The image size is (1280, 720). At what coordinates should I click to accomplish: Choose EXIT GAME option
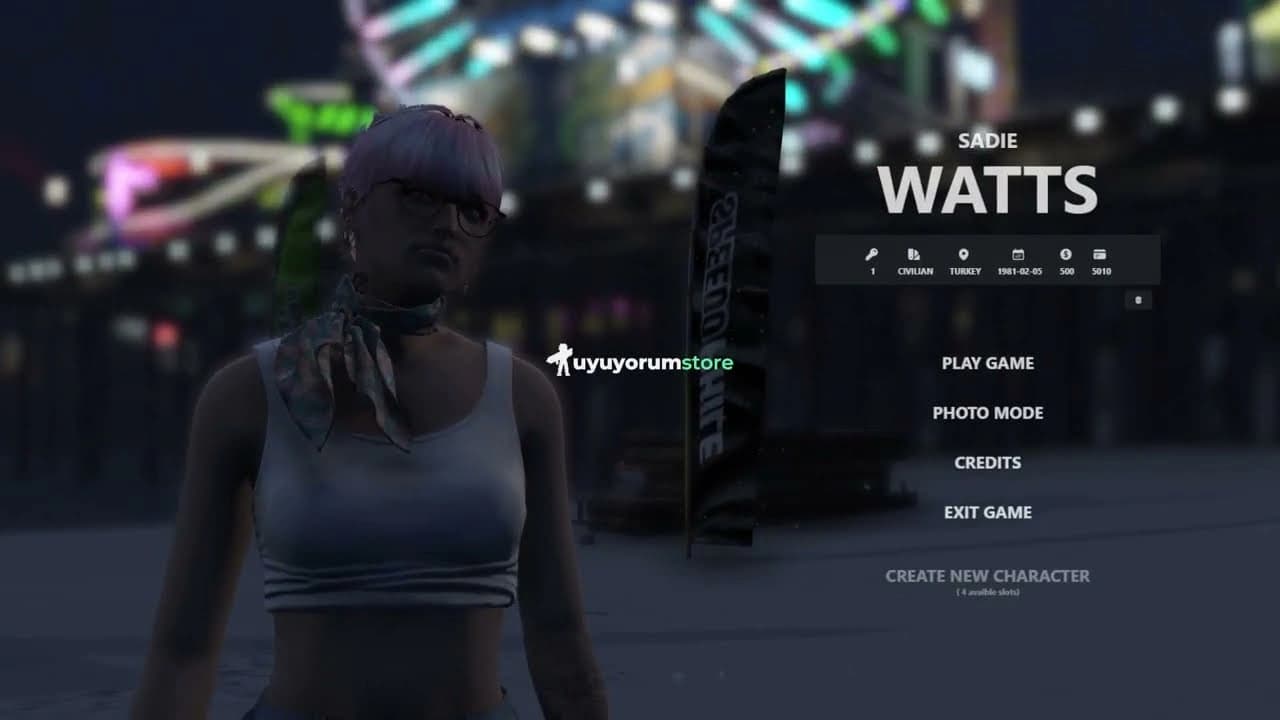click(x=987, y=512)
